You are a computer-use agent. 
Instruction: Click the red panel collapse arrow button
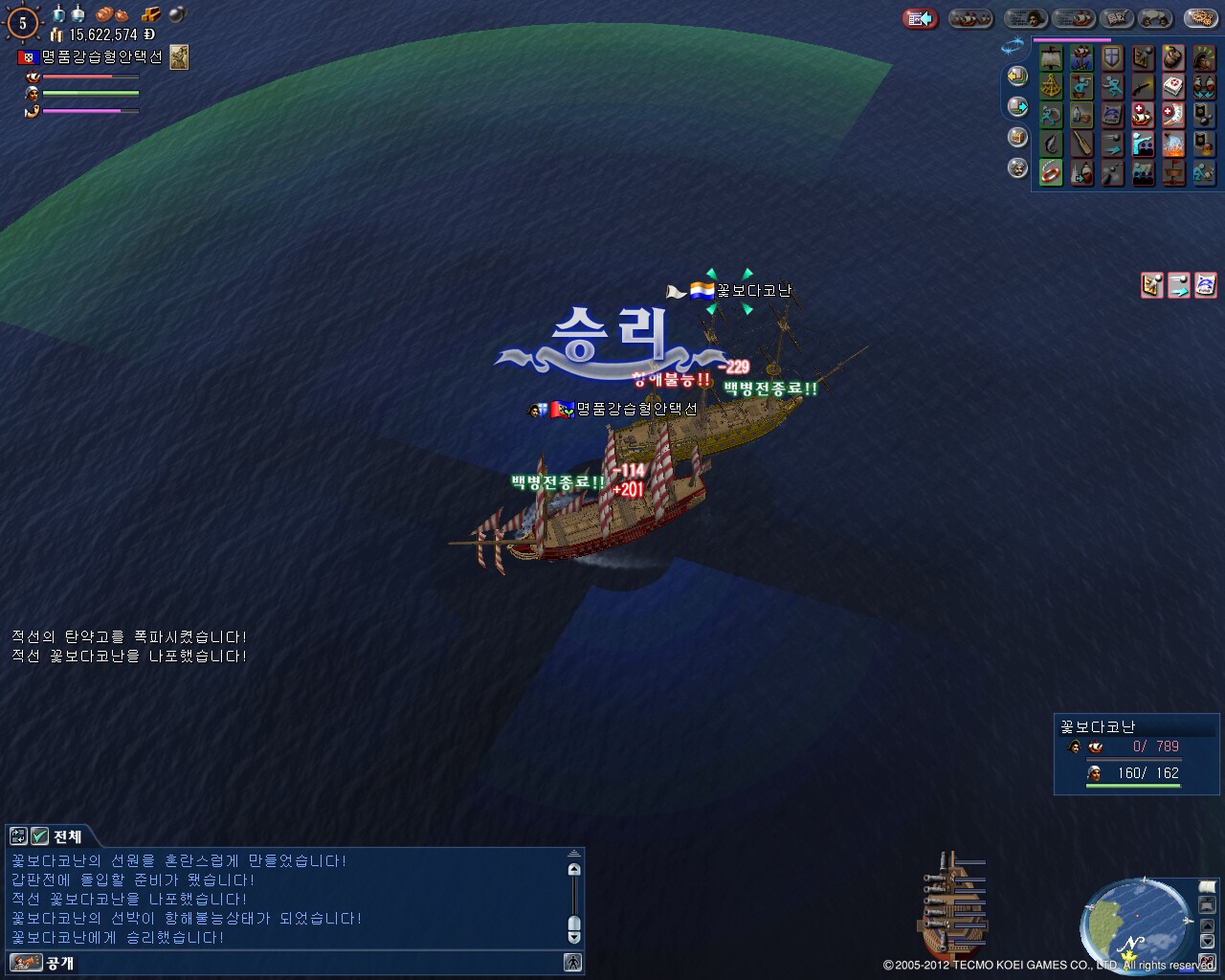920,18
